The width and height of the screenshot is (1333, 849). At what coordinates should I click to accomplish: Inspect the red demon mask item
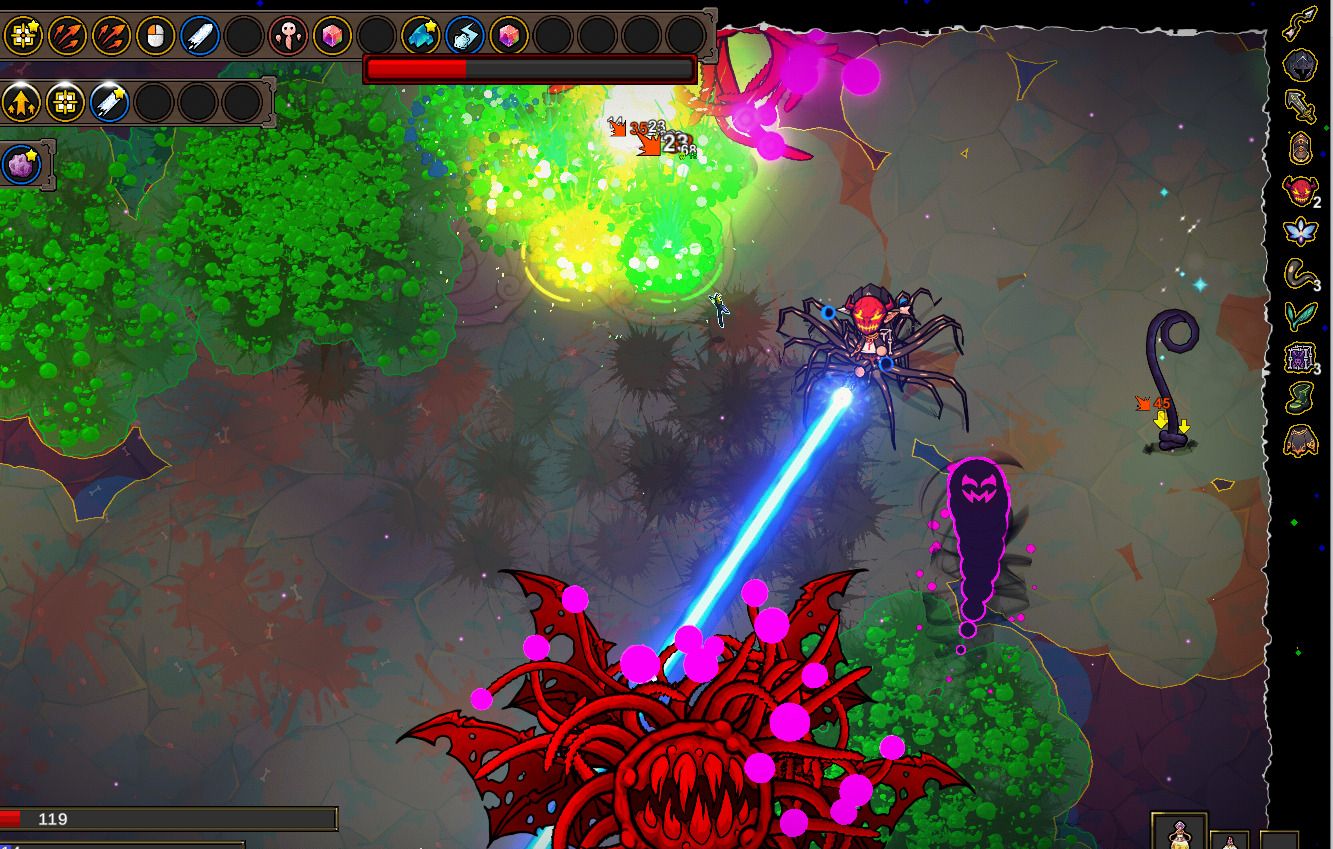pos(1300,190)
